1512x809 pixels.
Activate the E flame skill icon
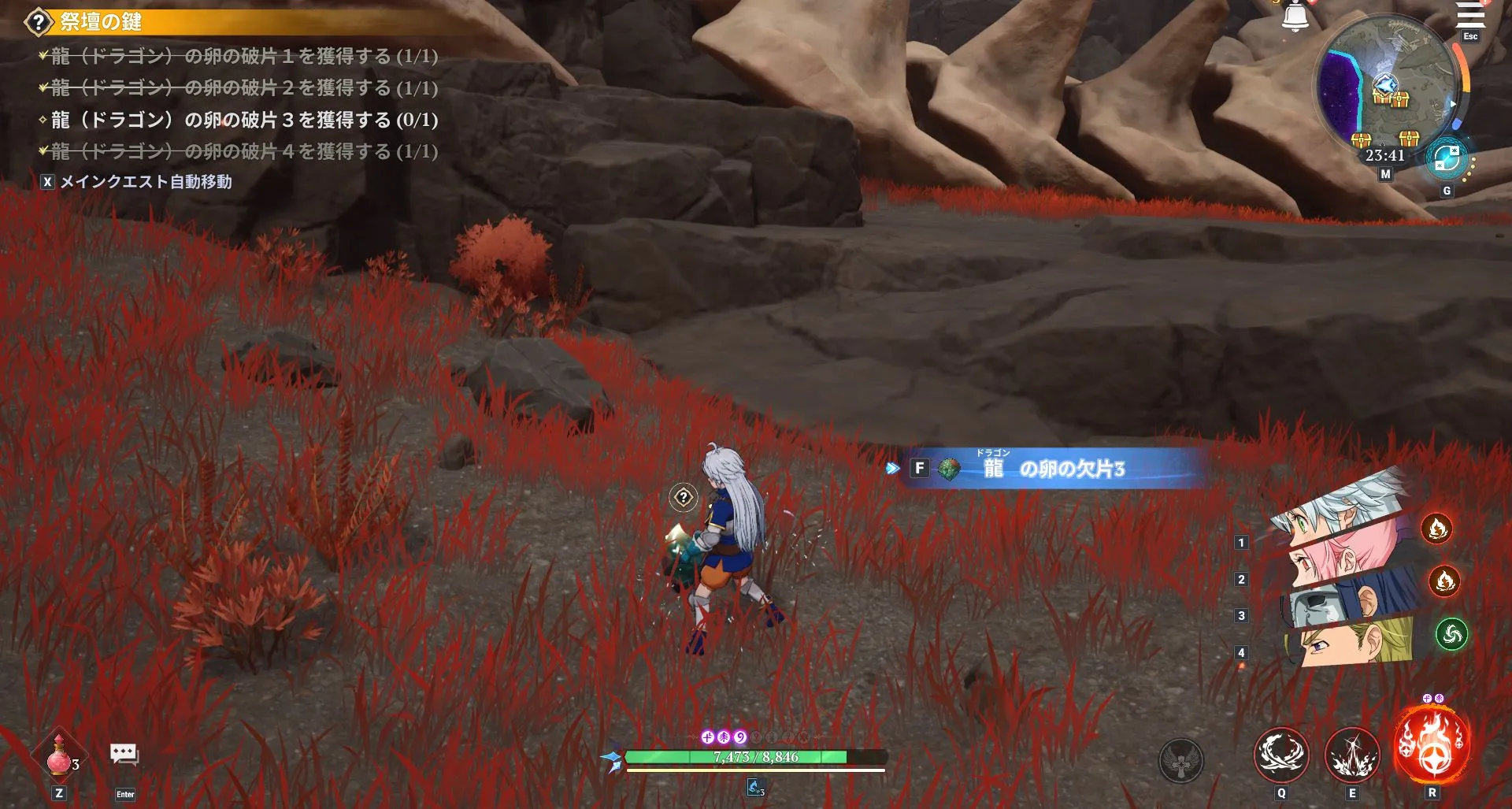(x=1351, y=755)
